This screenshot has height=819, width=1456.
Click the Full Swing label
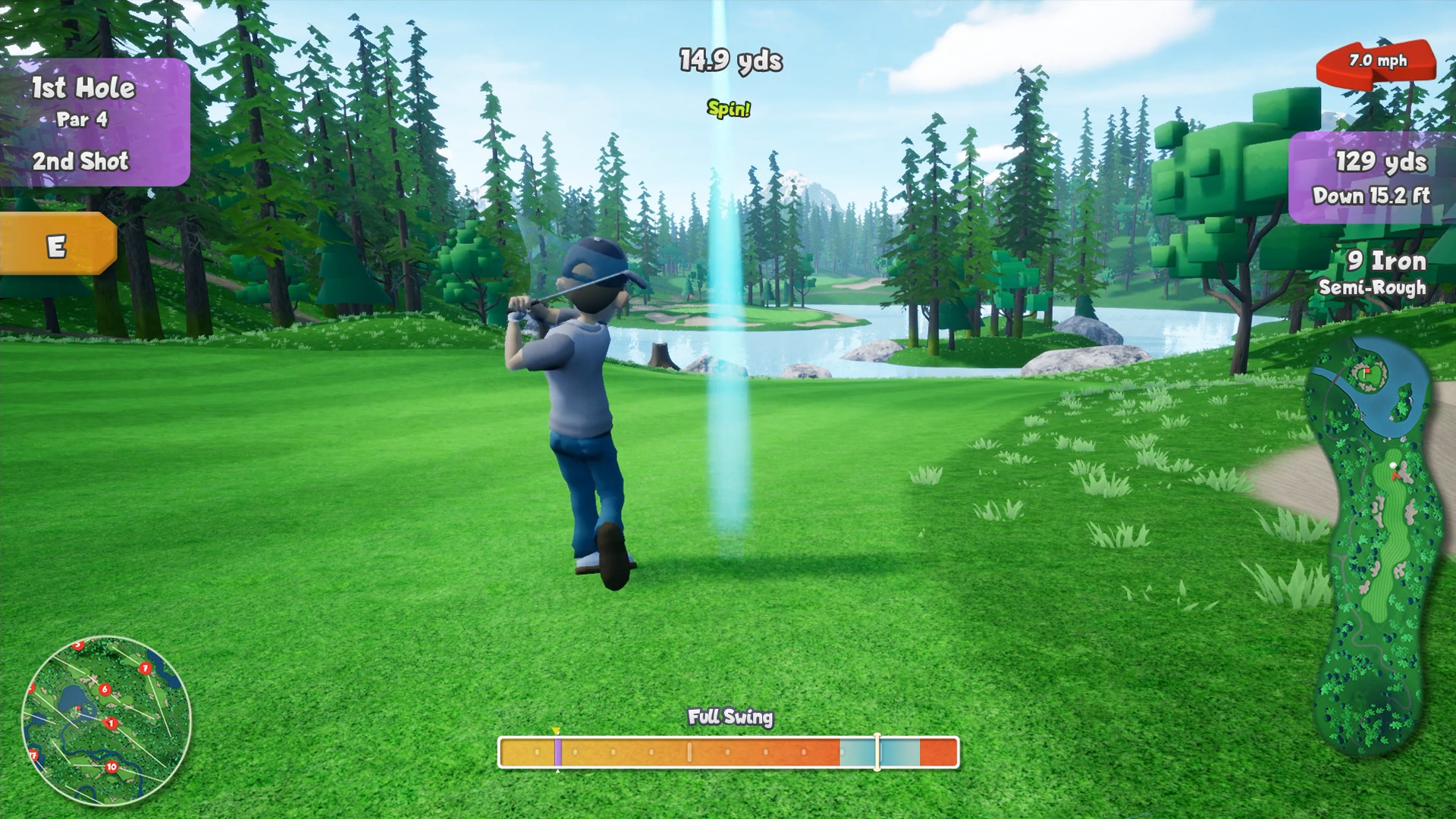click(730, 716)
